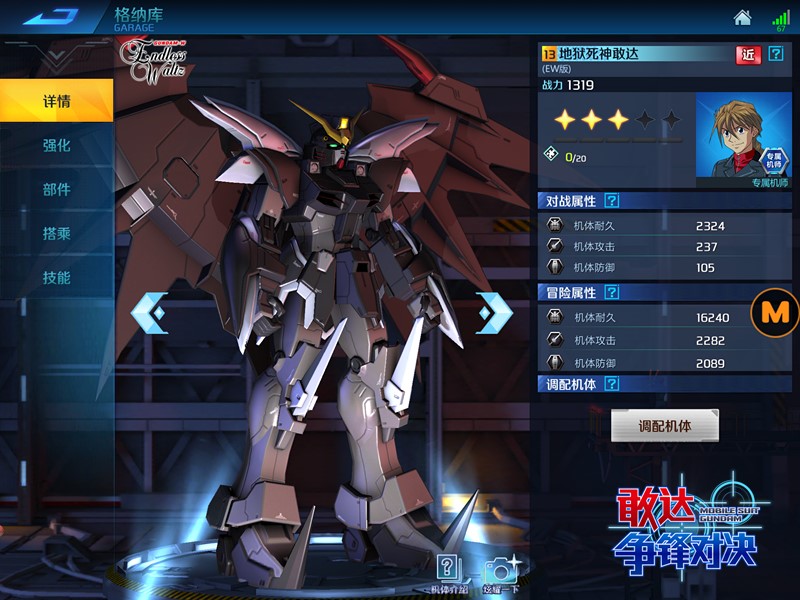This screenshot has width=800, height=600.
Task: Switch to the 搭乘 pilot boarding tab
Action: pyautogui.click(x=56, y=233)
